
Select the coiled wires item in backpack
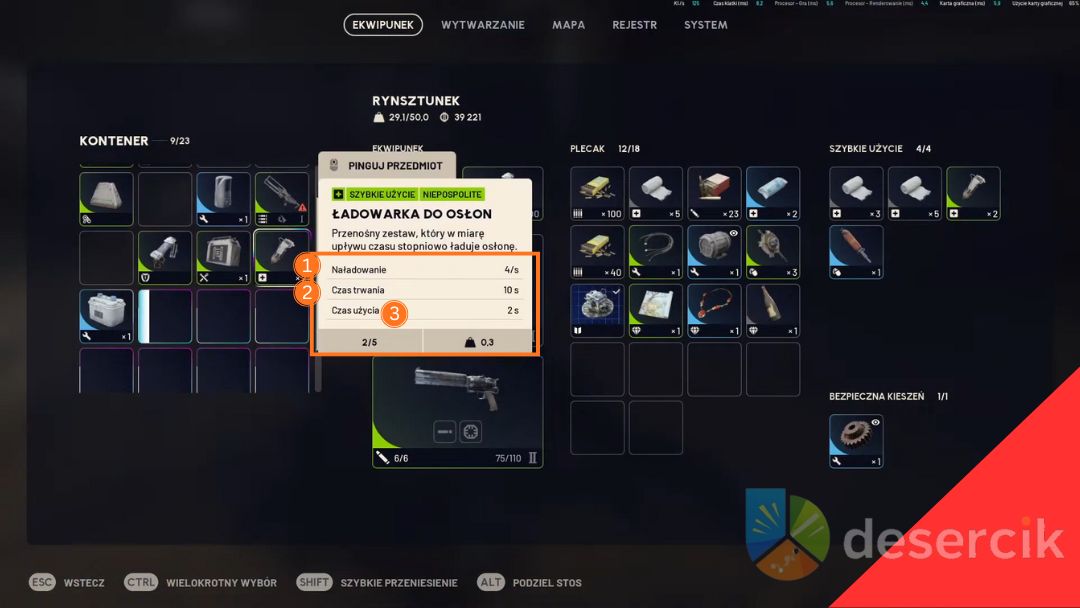tap(656, 252)
